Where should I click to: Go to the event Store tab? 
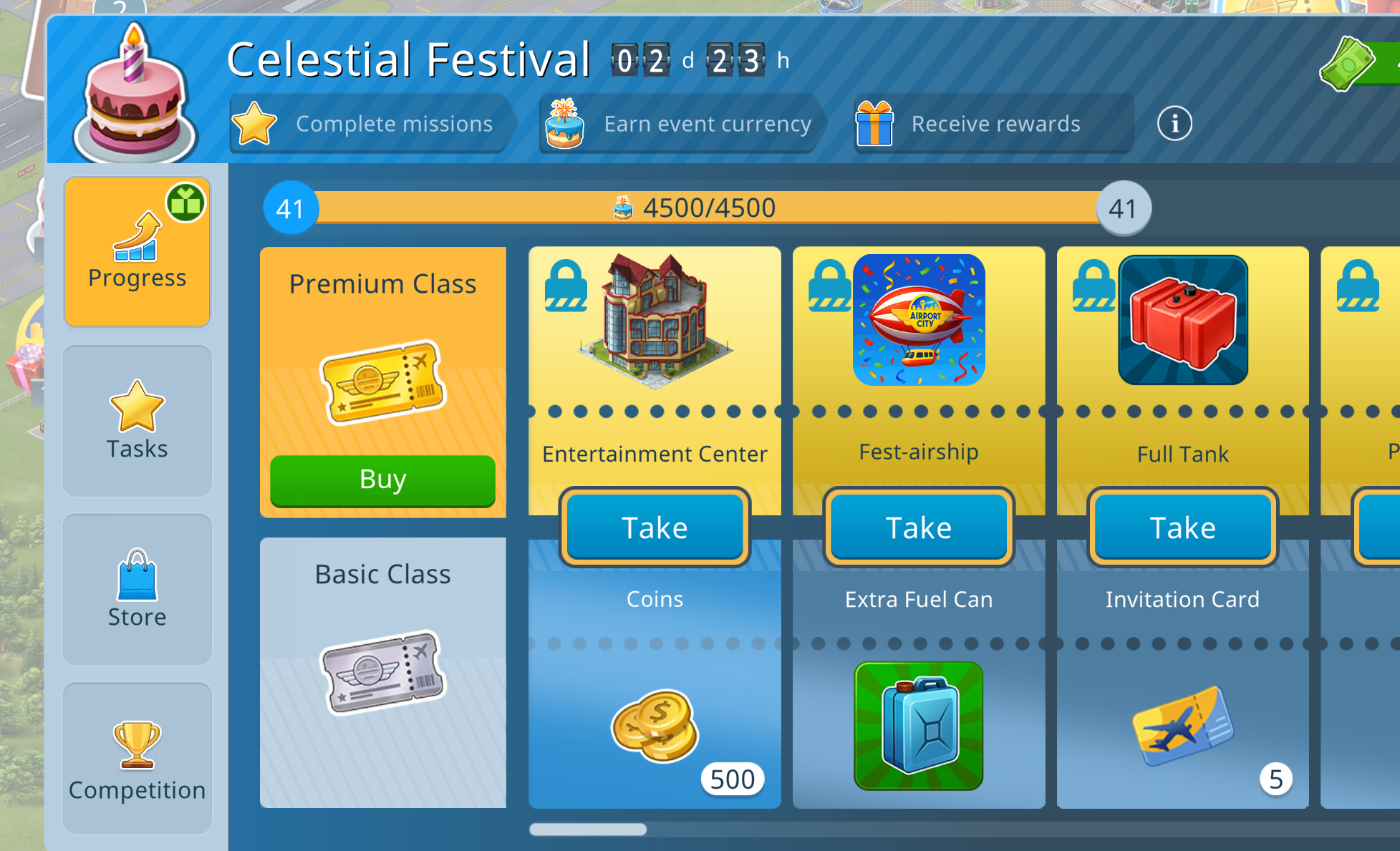(137, 589)
